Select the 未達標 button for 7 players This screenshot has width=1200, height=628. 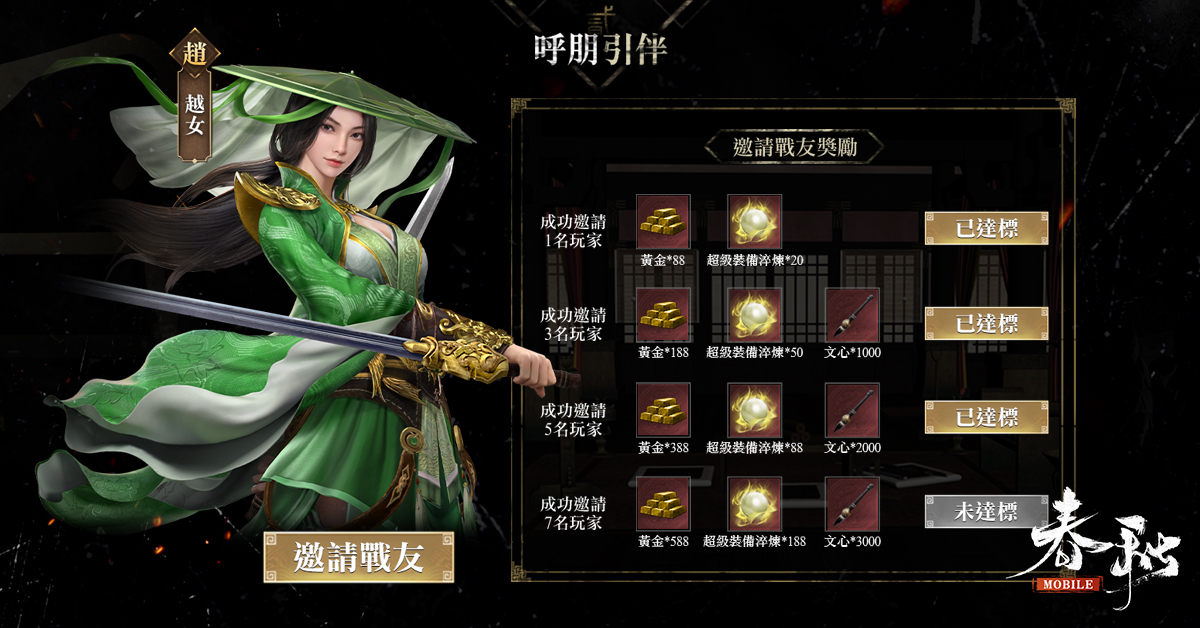point(986,511)
